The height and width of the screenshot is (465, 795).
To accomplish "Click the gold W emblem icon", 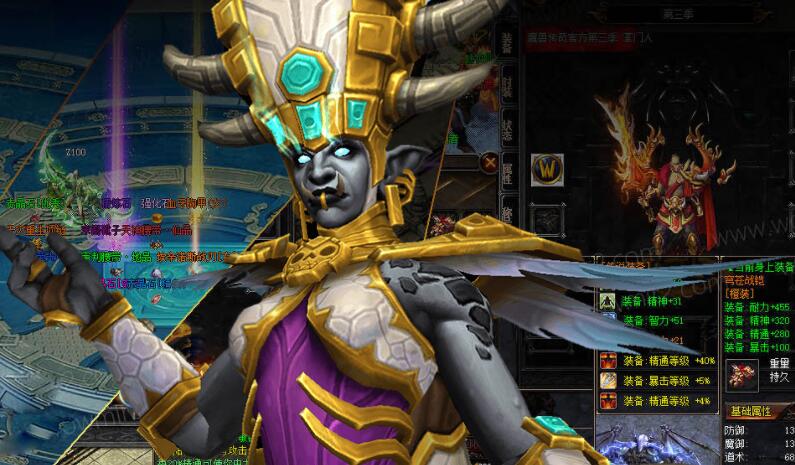I will pos(547,168).
